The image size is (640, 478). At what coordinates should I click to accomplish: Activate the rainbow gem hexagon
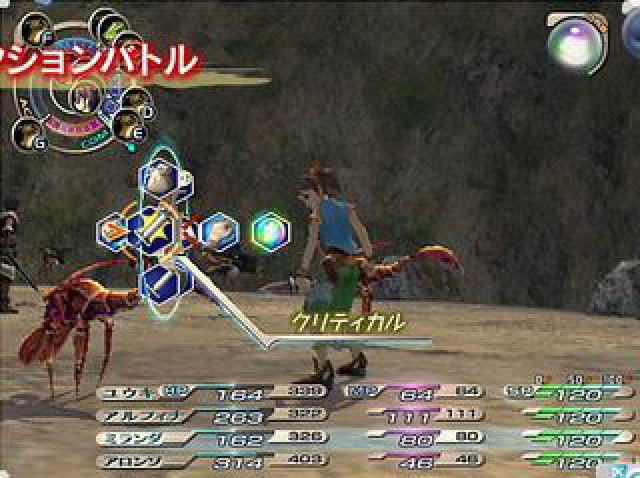pyautogui.click(x=270, y=231)
